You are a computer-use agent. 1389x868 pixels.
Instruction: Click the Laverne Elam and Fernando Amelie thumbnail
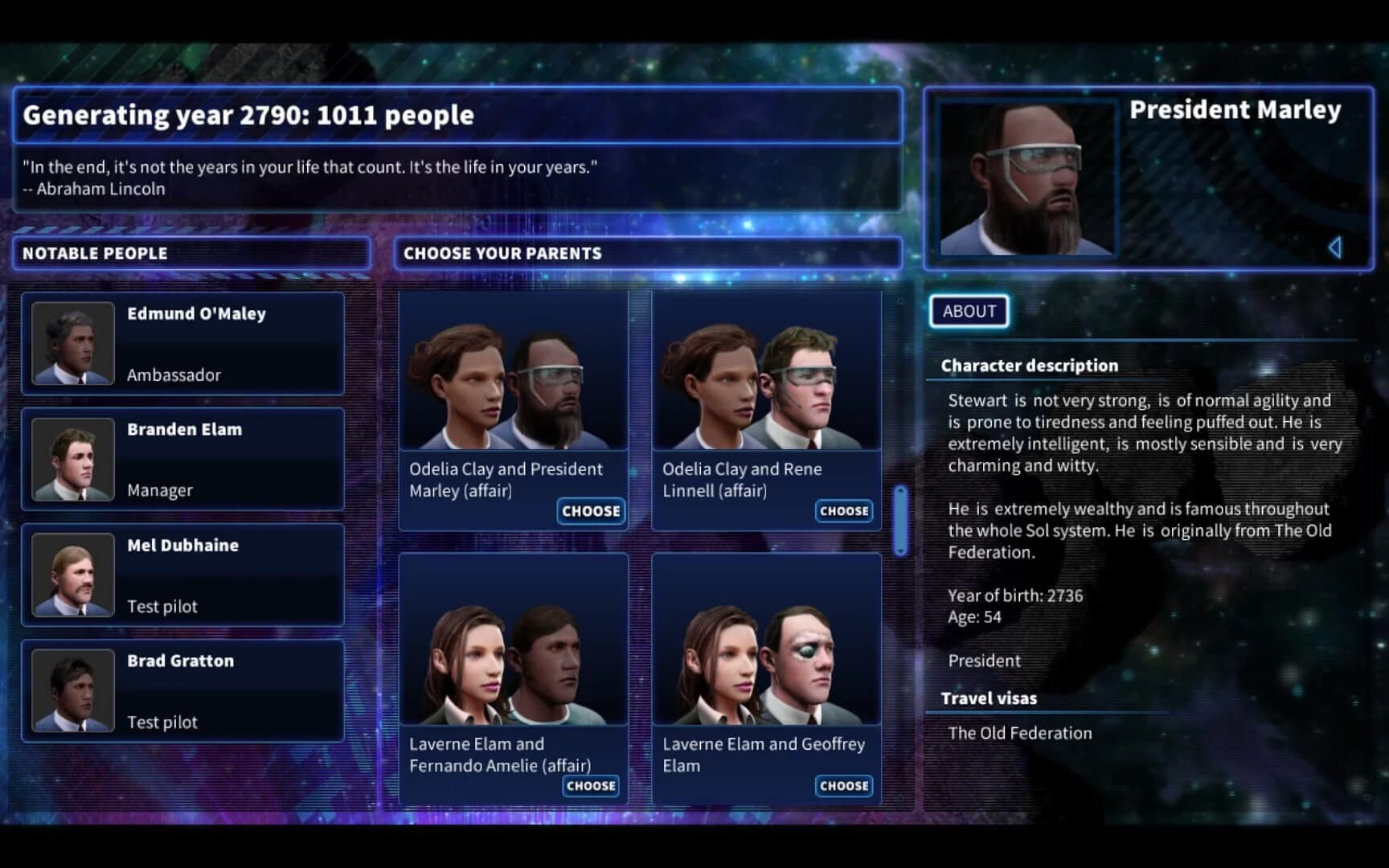(x=513, y=647)
